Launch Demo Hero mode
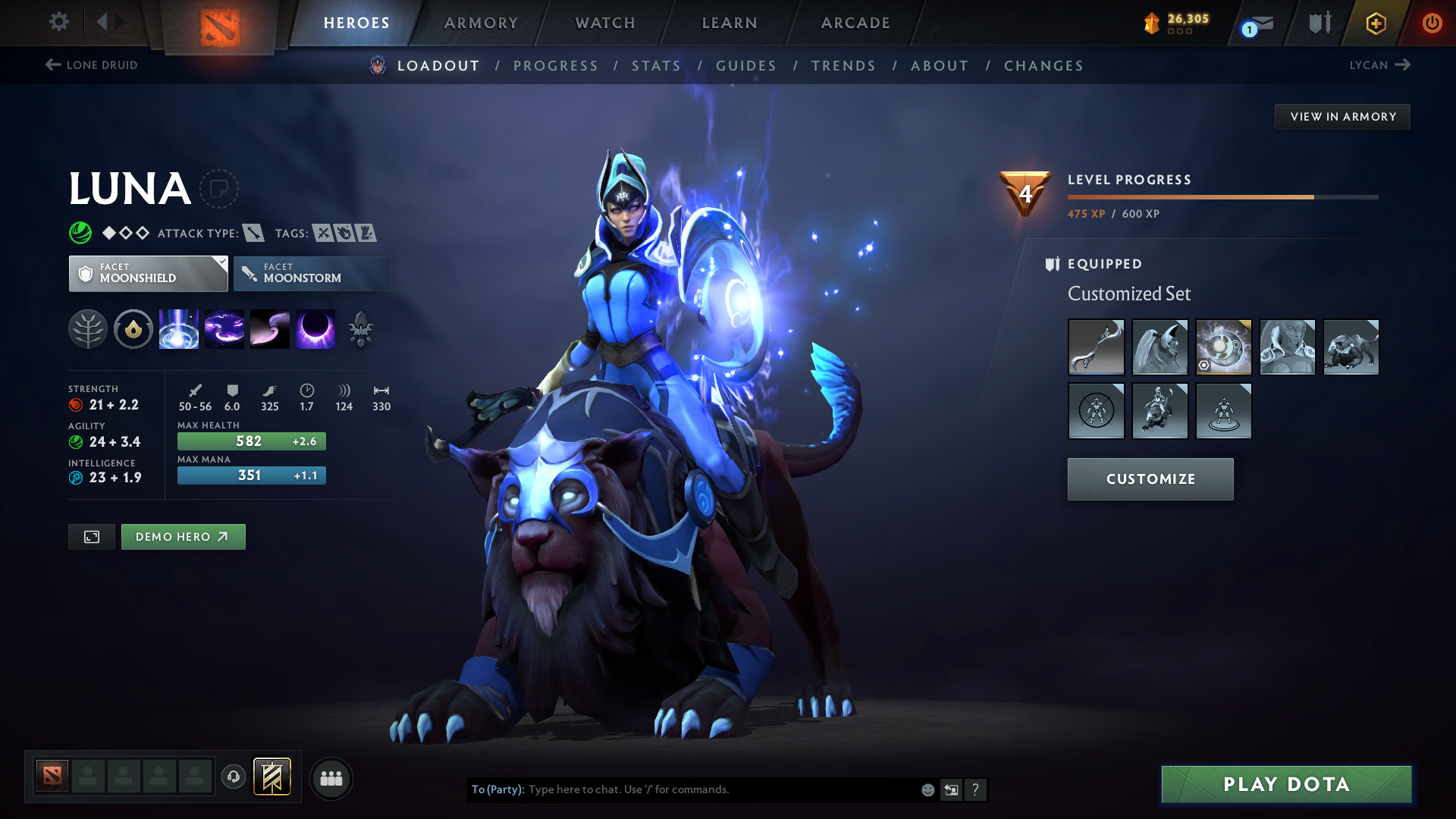Screen dimensions: 1456x819 point(183,537)
